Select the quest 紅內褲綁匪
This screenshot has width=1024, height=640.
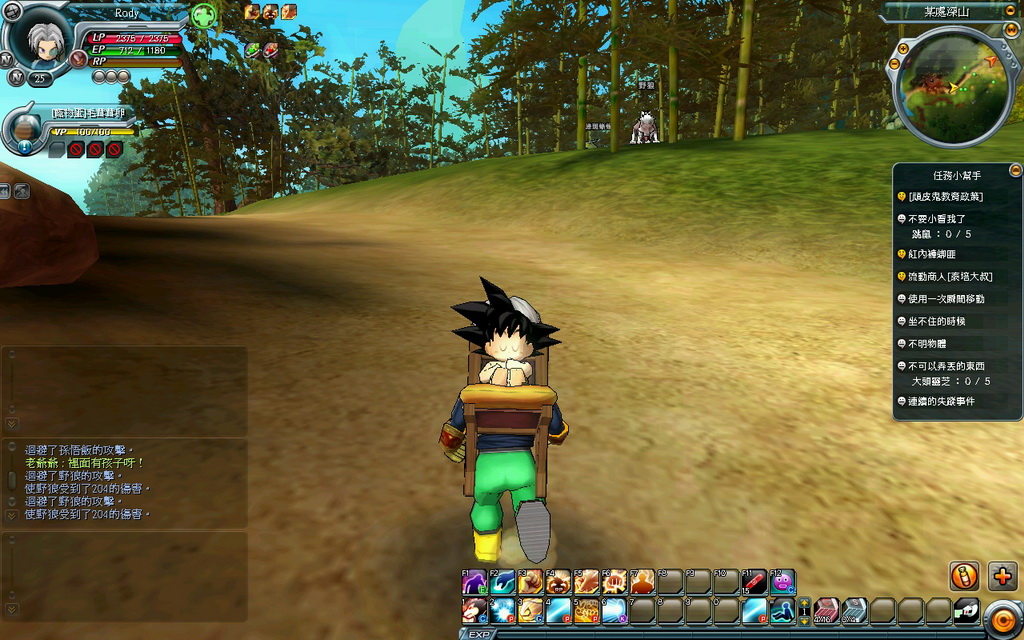tap(931, 254)
